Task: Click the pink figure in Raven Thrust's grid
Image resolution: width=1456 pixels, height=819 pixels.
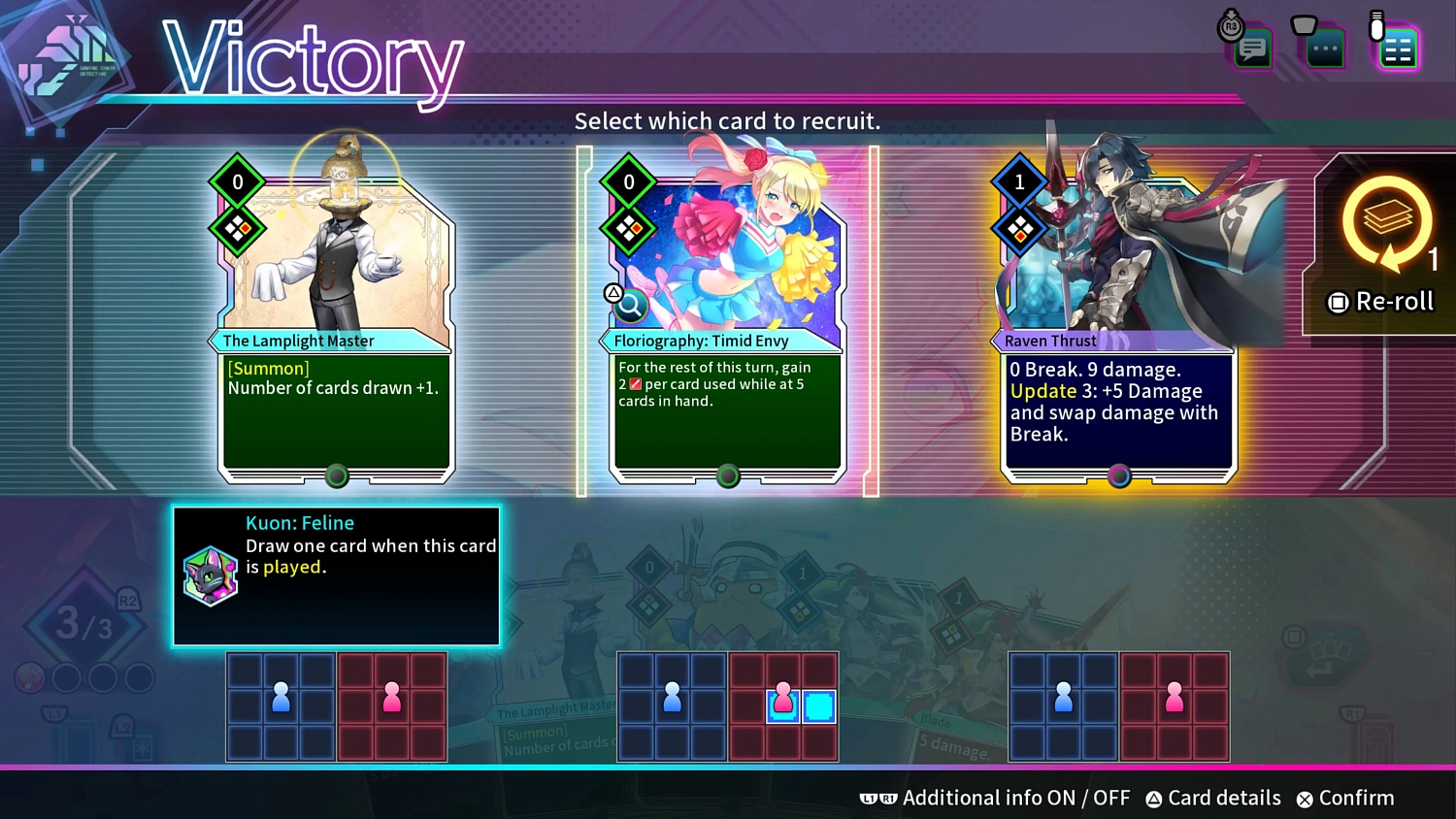Action: (1175, 698)
